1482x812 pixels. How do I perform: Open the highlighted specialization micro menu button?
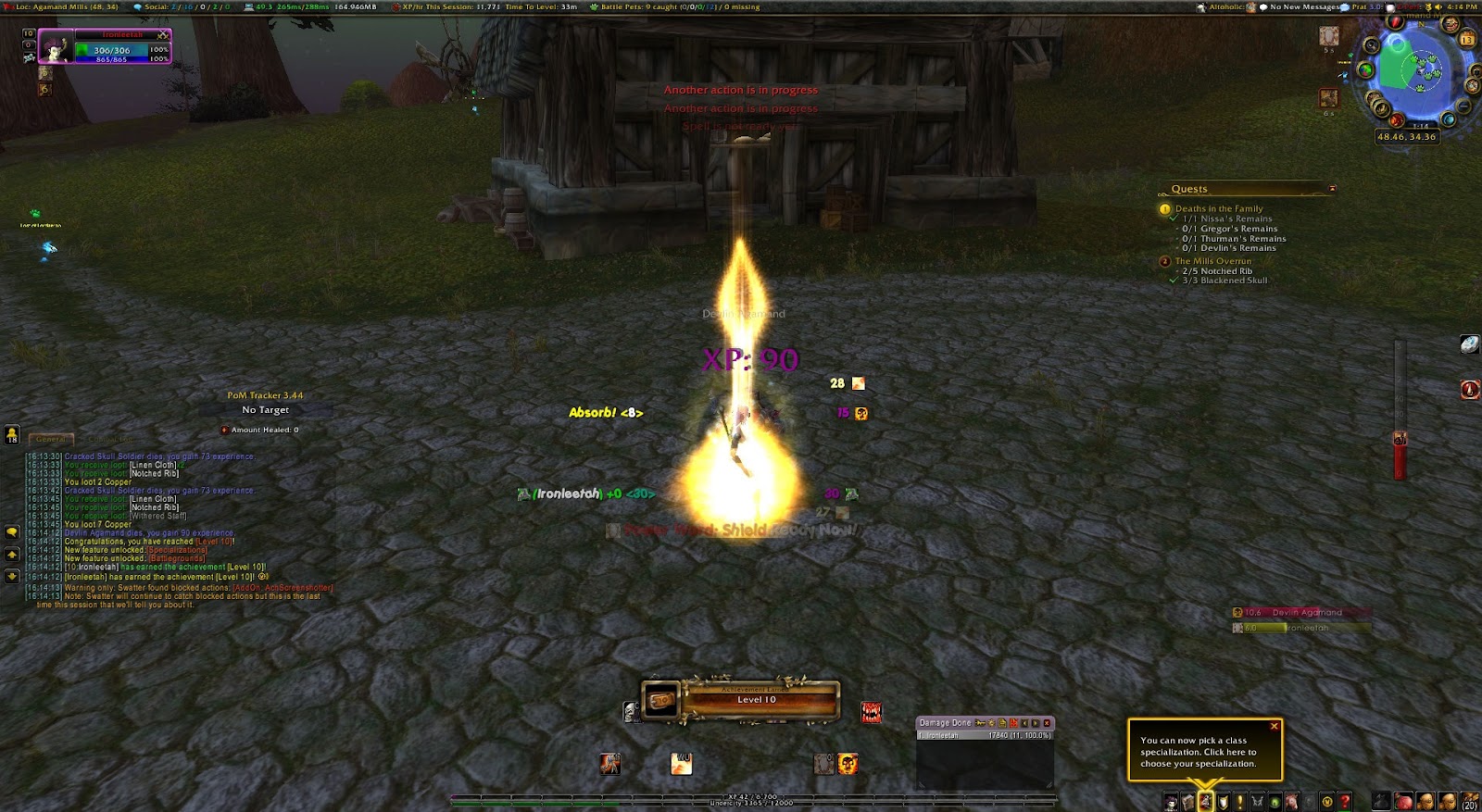coord(1205,802)
